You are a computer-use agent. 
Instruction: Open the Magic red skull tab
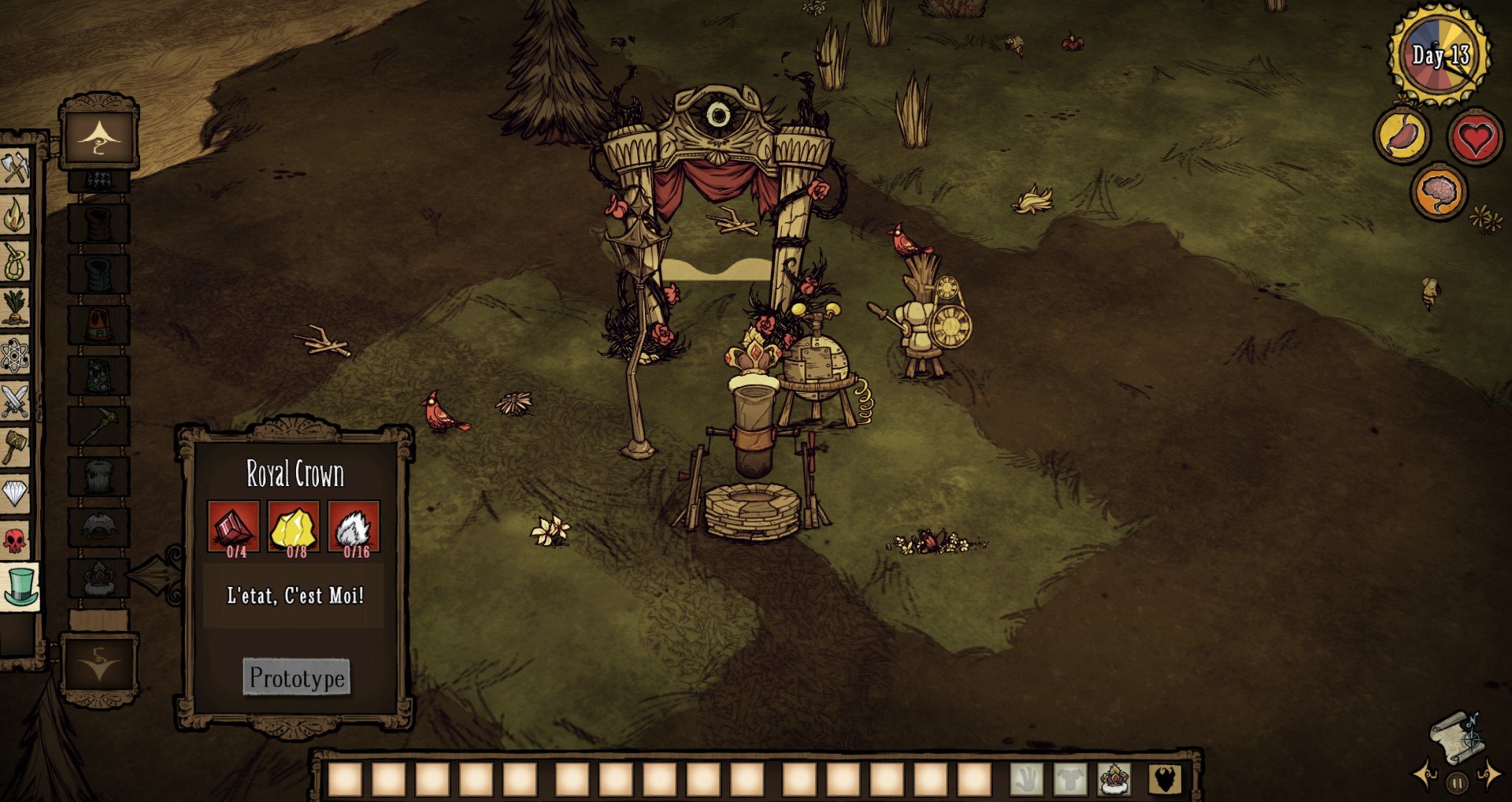[14, 540]
